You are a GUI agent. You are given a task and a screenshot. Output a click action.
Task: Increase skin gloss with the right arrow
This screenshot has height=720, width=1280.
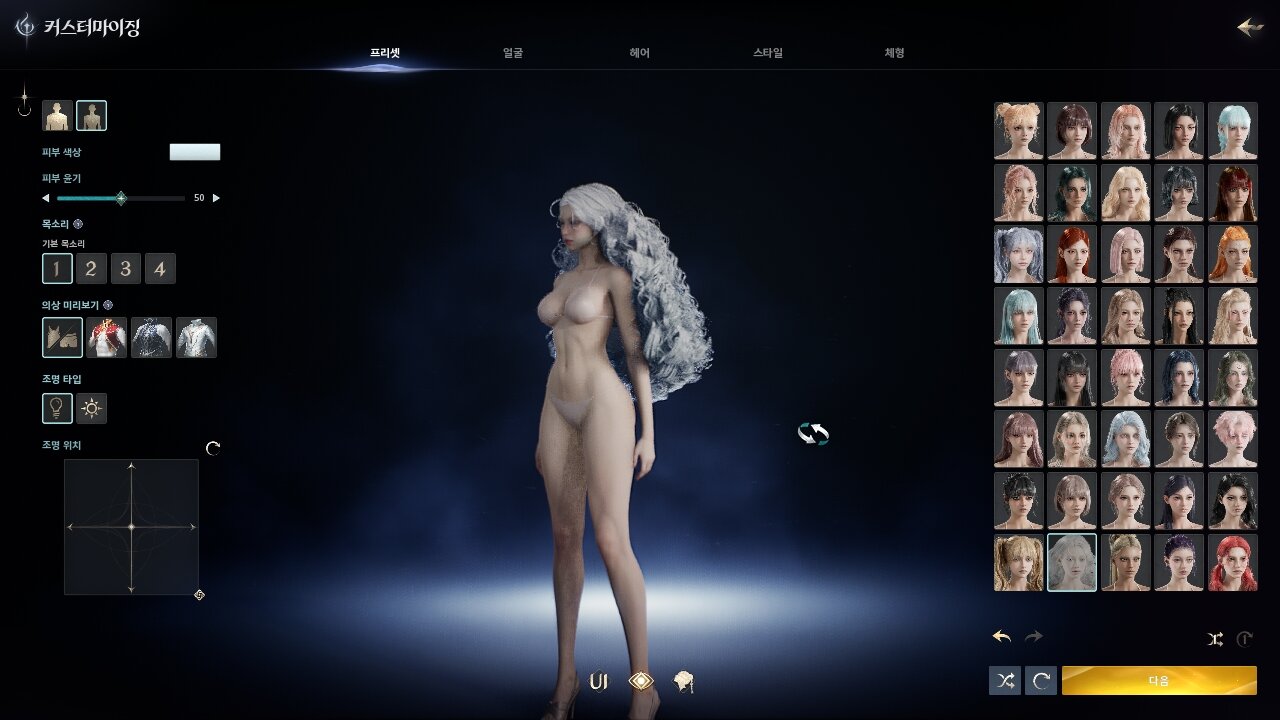[217, 198]
